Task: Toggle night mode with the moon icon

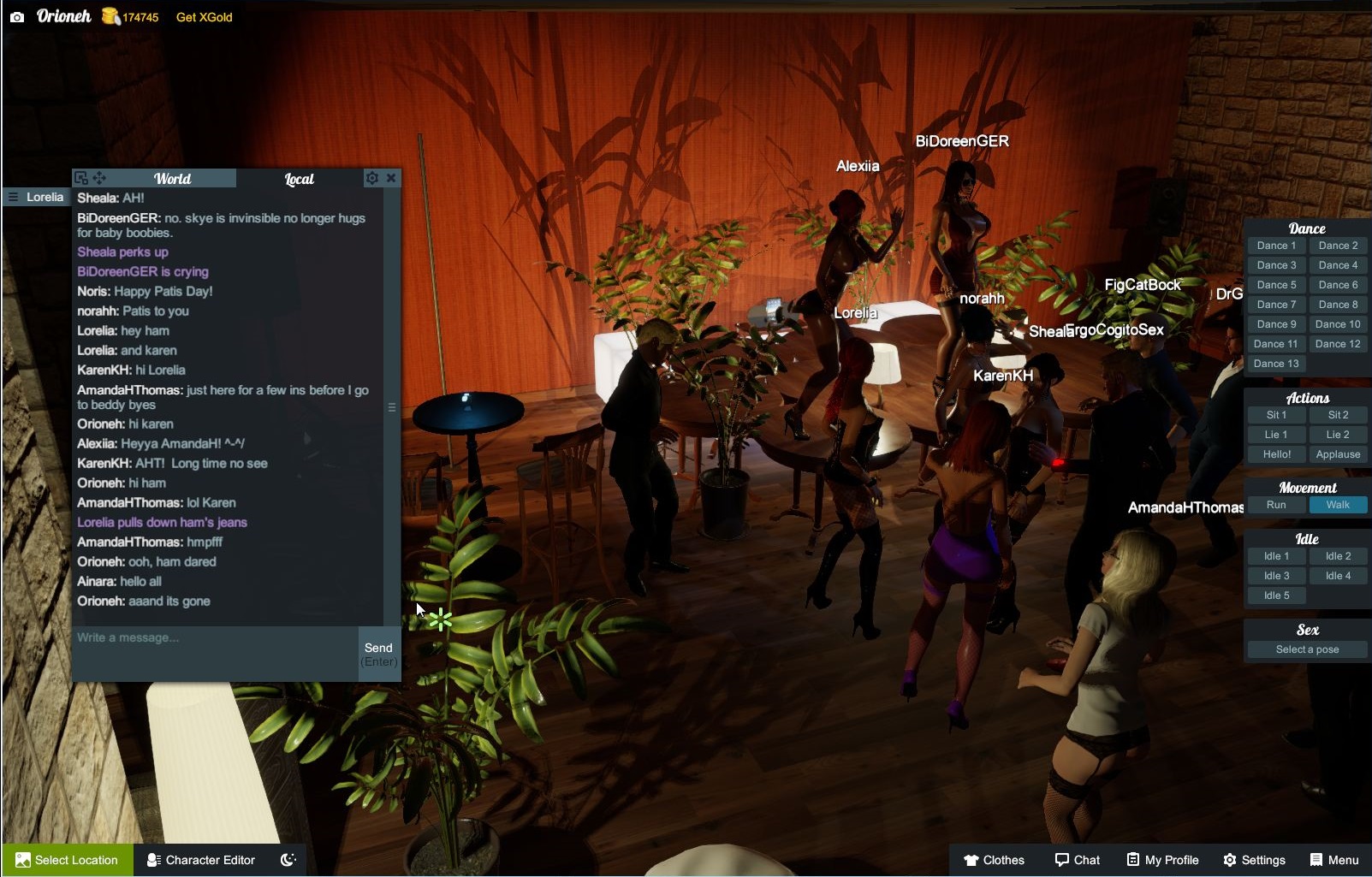Action: [x=288, y=860]
